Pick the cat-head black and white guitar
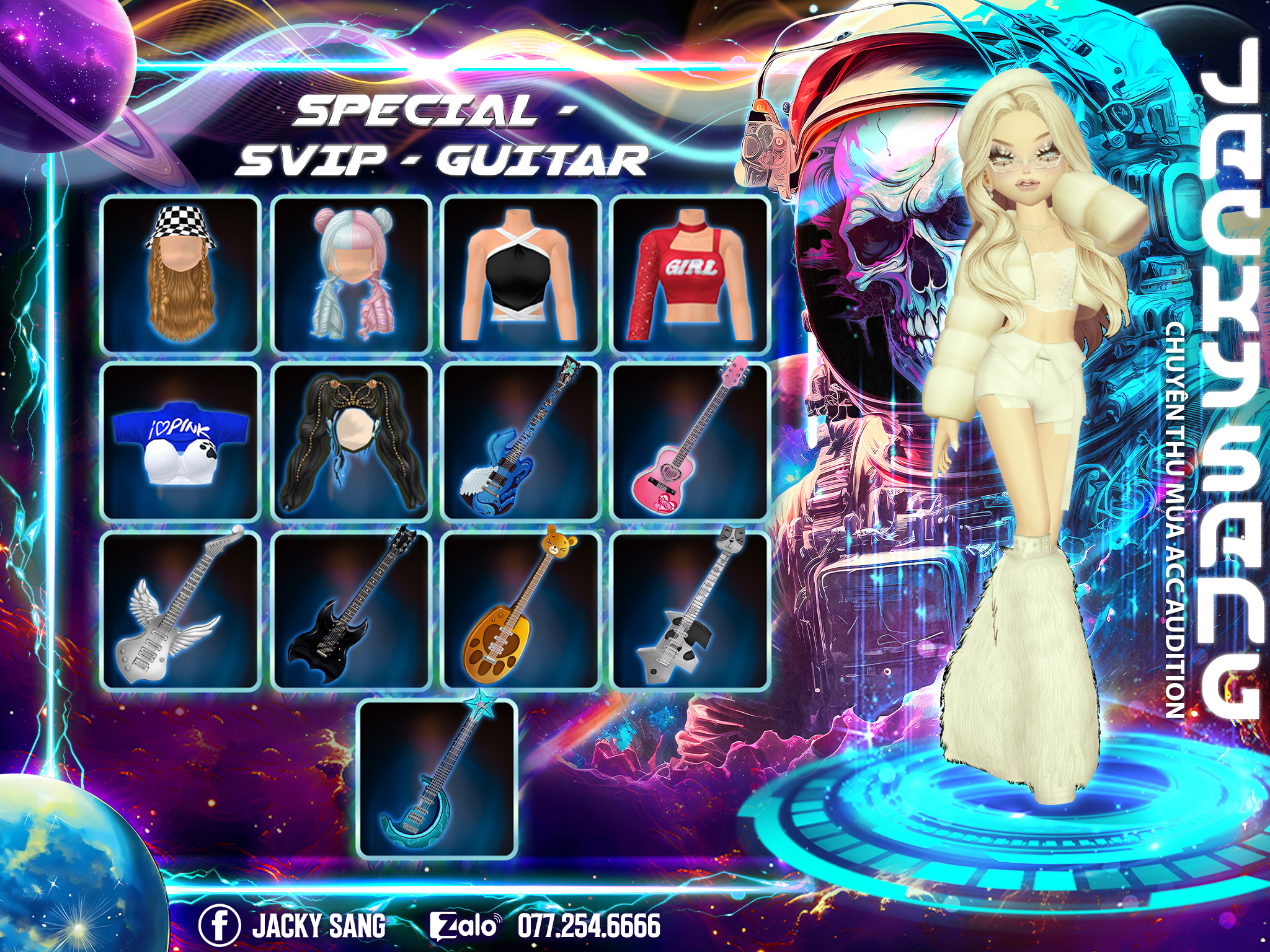This screenshot has height=952, width=1270. pyautogui.click(x=691, y=610)
